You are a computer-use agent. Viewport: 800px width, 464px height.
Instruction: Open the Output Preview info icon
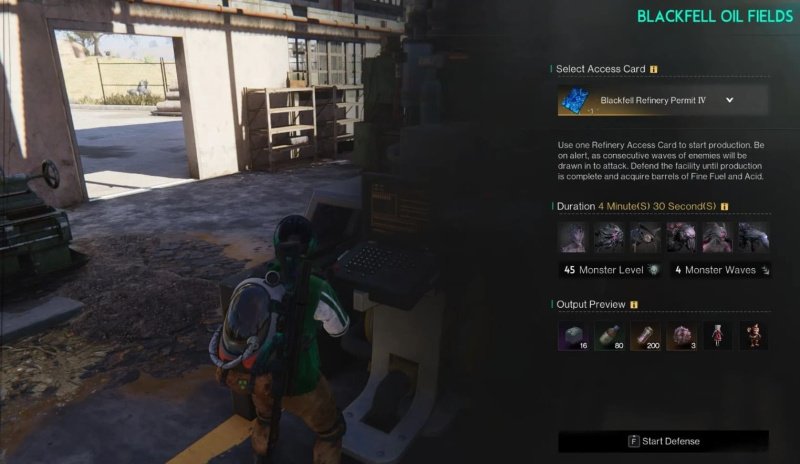634,304
